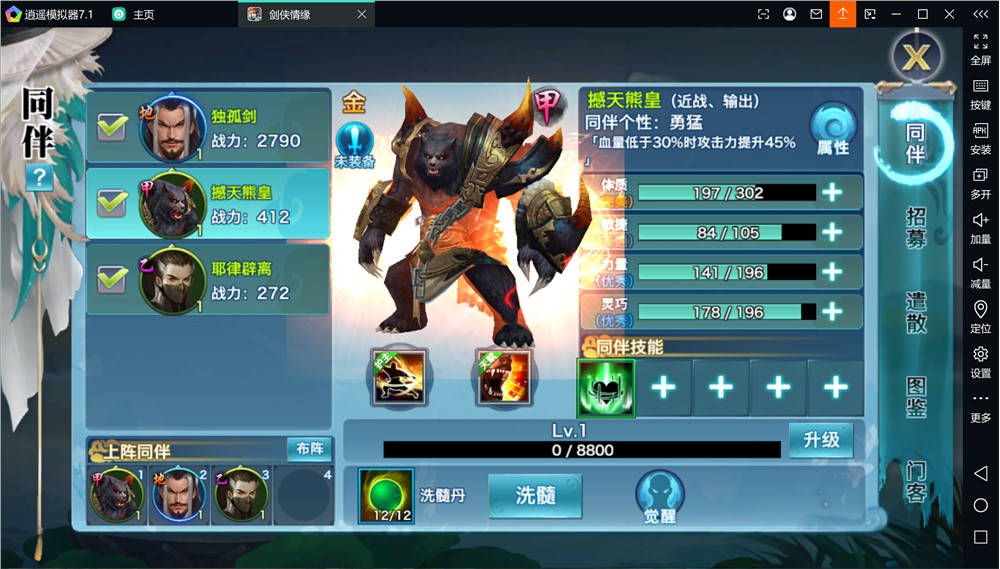This screenshot has height=569, width=1000.
Task: Increase 灵巧 using its plus button
Action: tap(832, 312)
